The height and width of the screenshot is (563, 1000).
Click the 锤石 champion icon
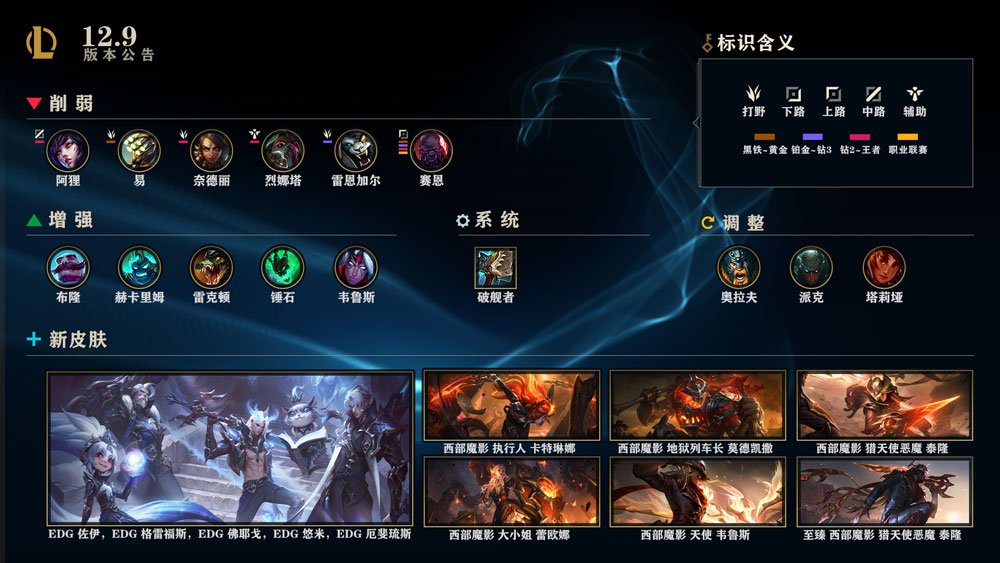point(282,267)
